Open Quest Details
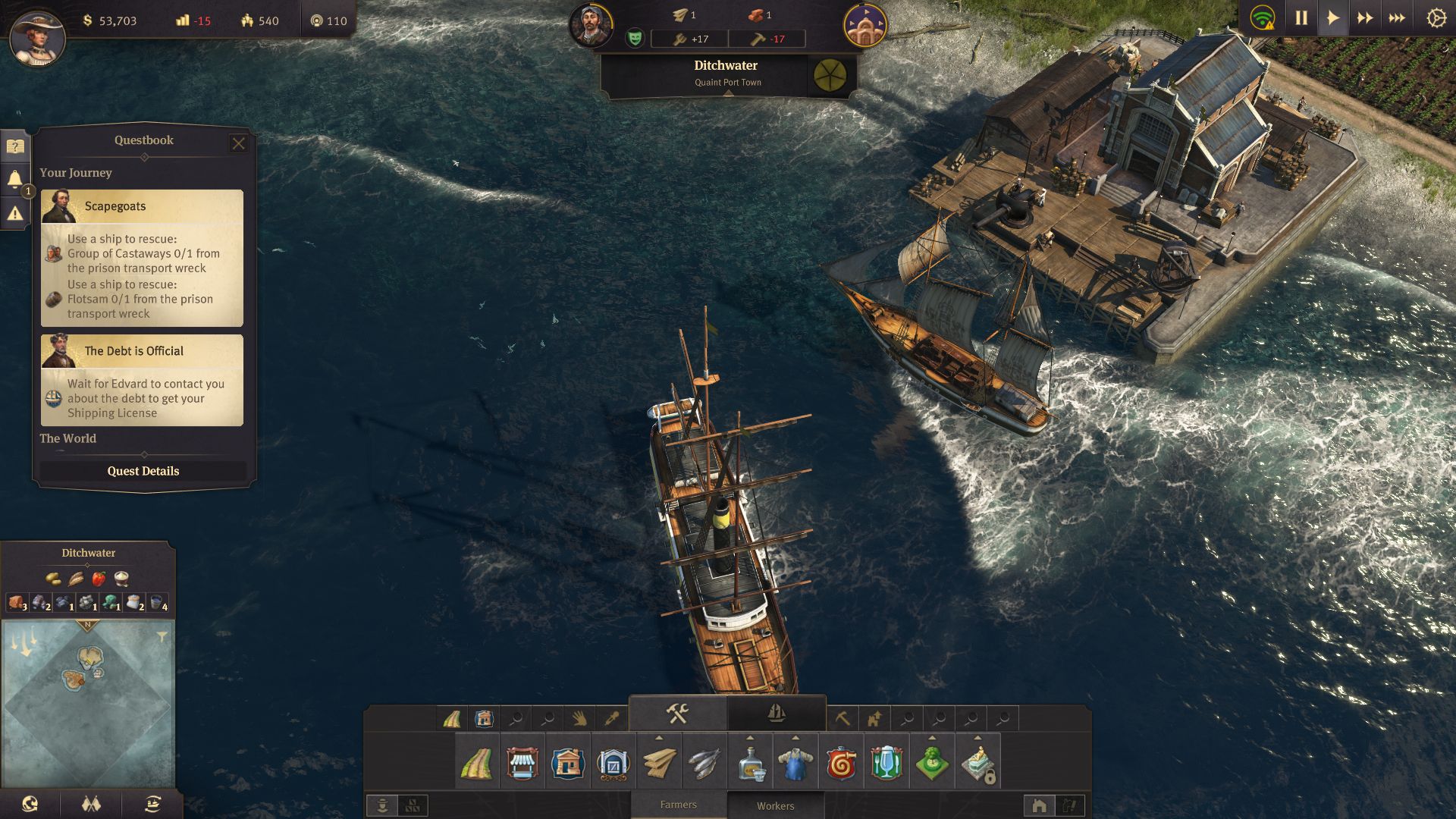The image size is (1456, 819). click(x=143, y=471)
